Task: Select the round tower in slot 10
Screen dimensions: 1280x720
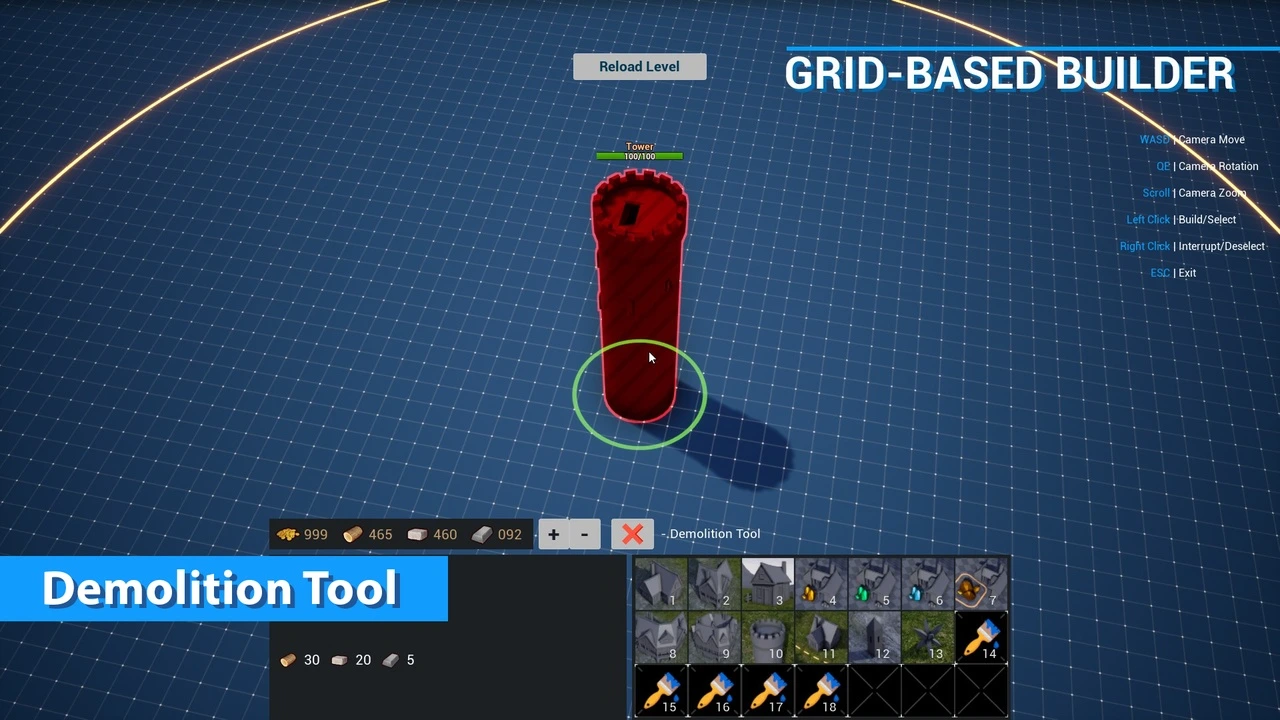Action: tap(768, 637)
